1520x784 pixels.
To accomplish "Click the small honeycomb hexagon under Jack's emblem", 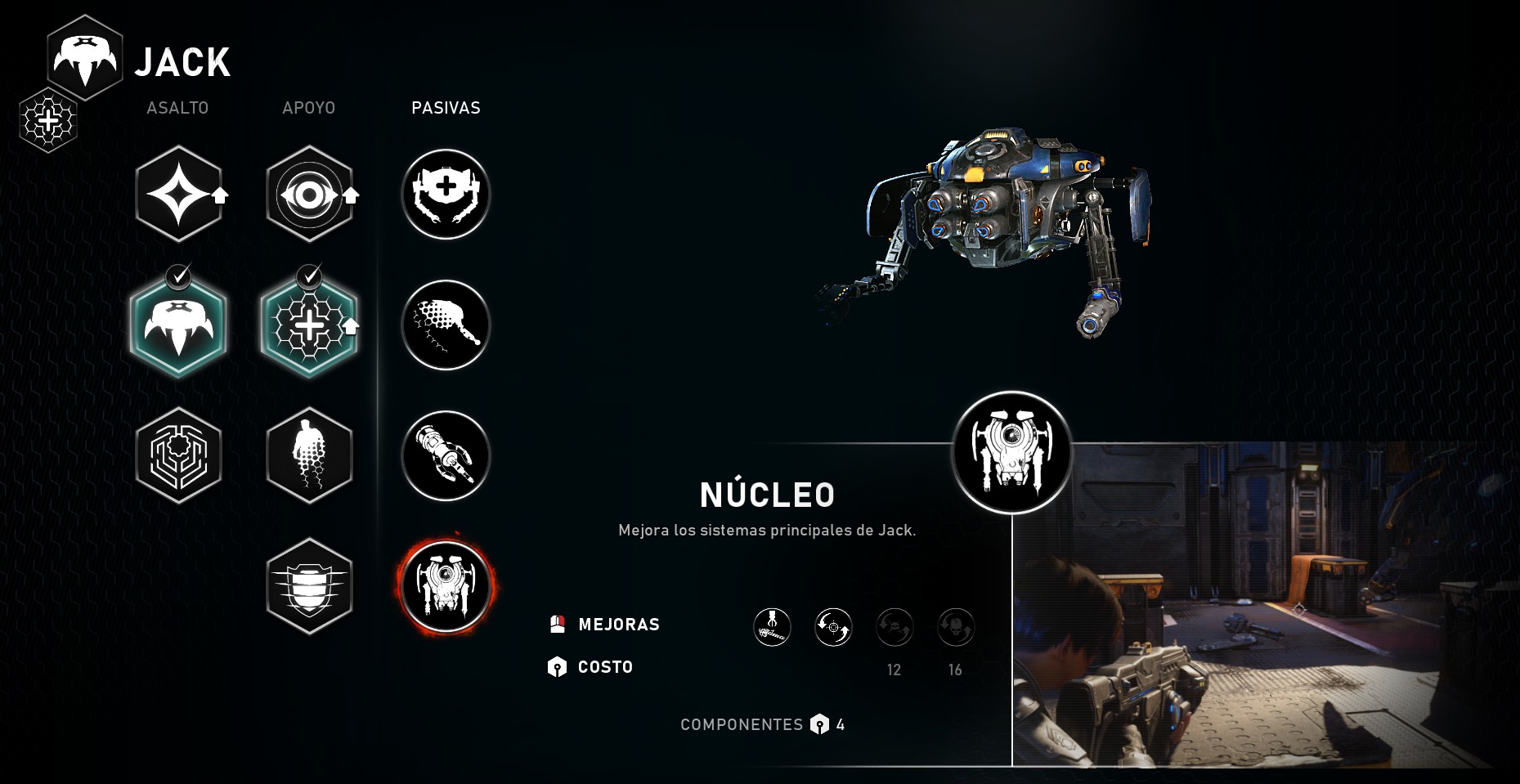I will tap(48, 121).
